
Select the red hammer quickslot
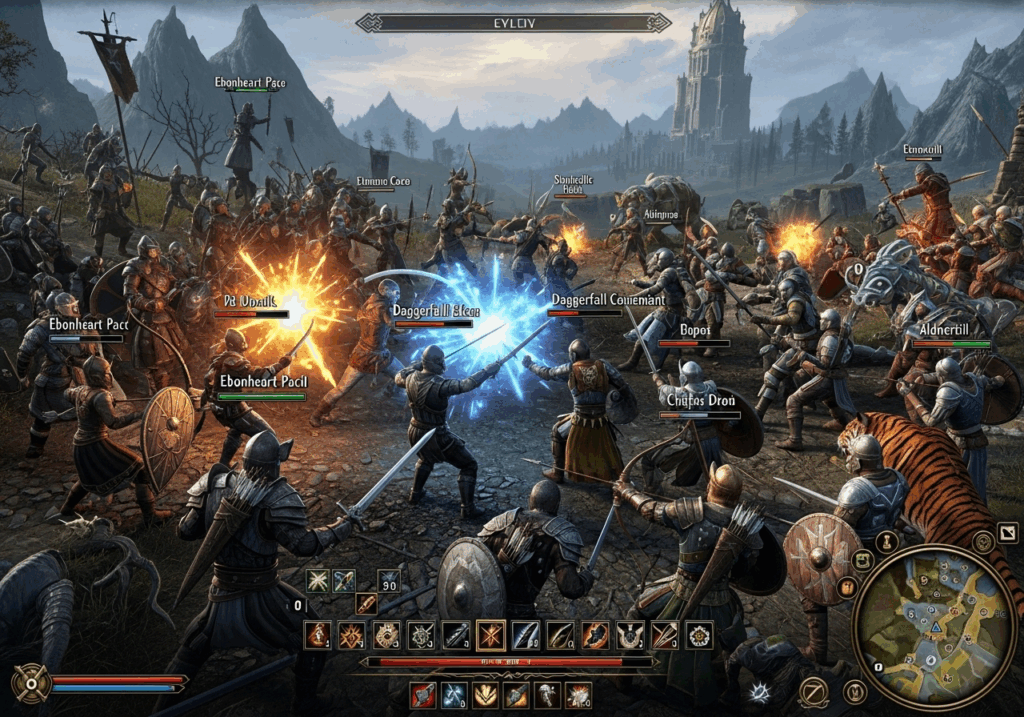422,695
